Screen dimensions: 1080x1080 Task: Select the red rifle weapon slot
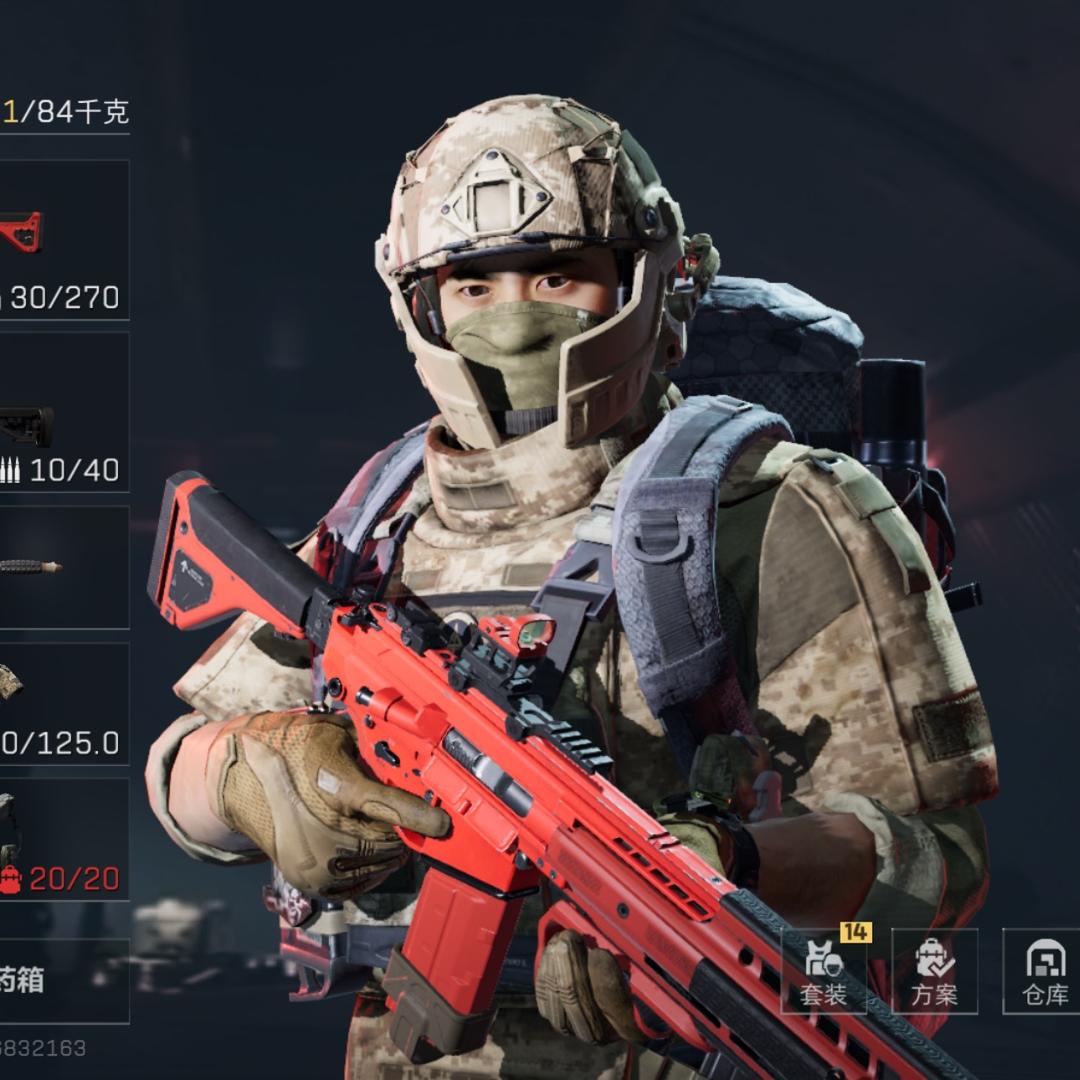pyautogui.click(x=62, y=240)
